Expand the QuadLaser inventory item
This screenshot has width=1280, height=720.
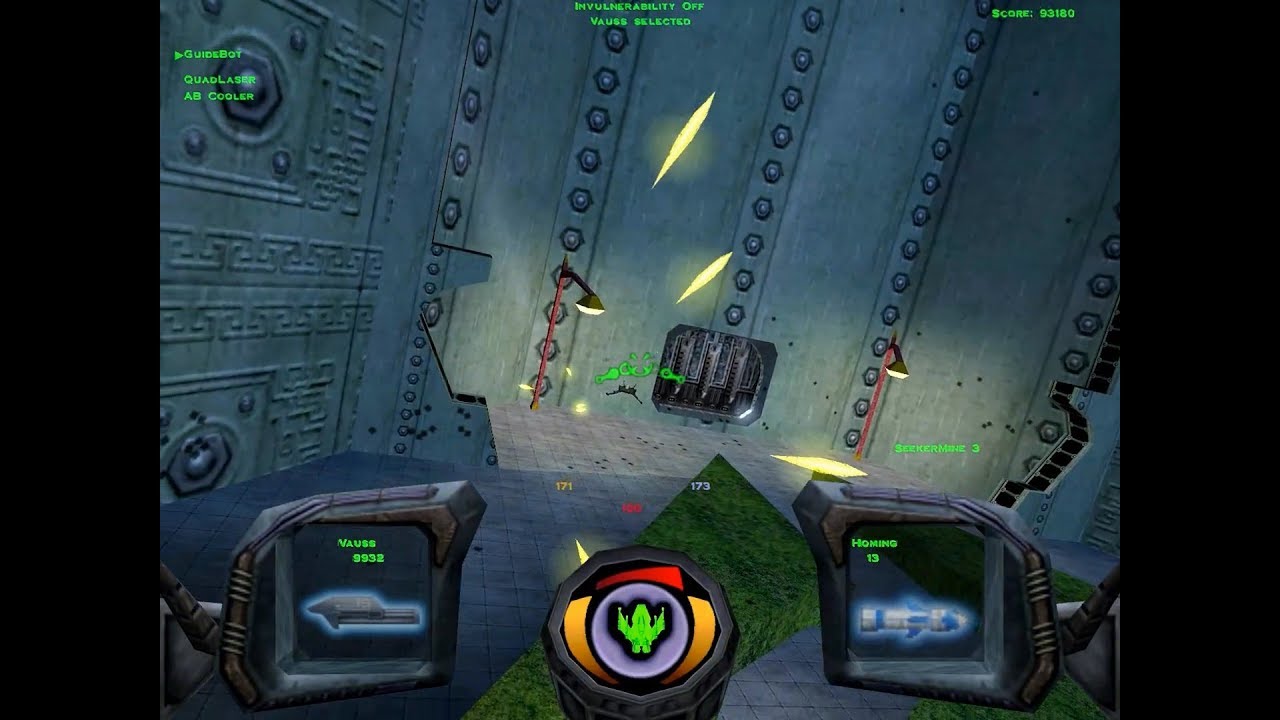pyautogui.click(x=221, y=77)
